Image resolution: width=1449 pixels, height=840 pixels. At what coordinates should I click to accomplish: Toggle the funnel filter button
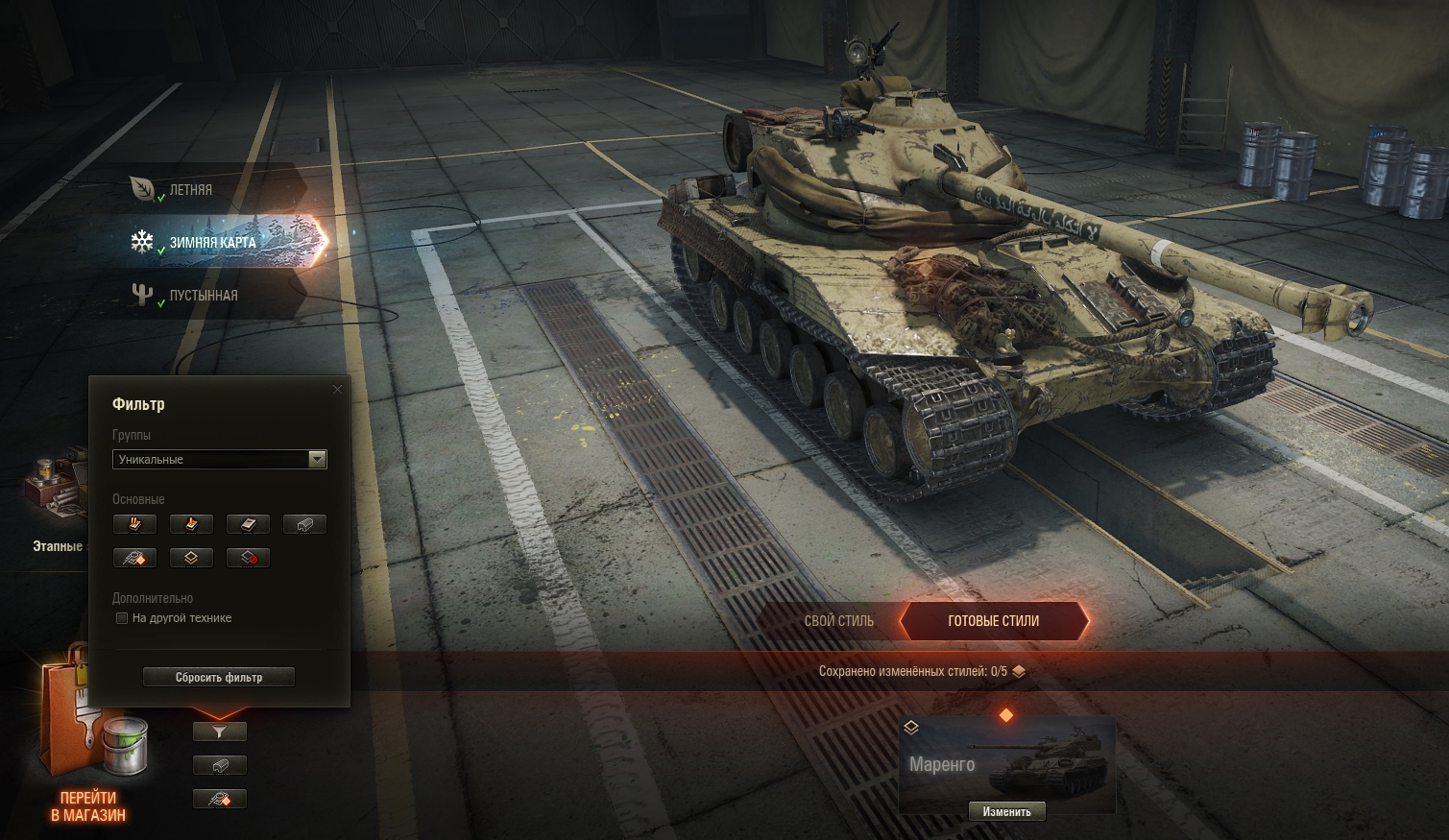(220, 732)
